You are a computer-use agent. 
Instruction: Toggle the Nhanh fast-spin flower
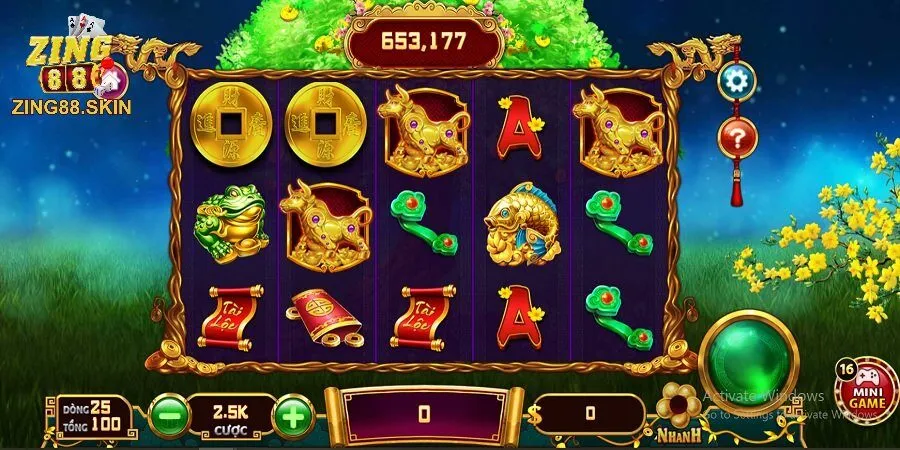pyautogui.click(x=680, y=405)
